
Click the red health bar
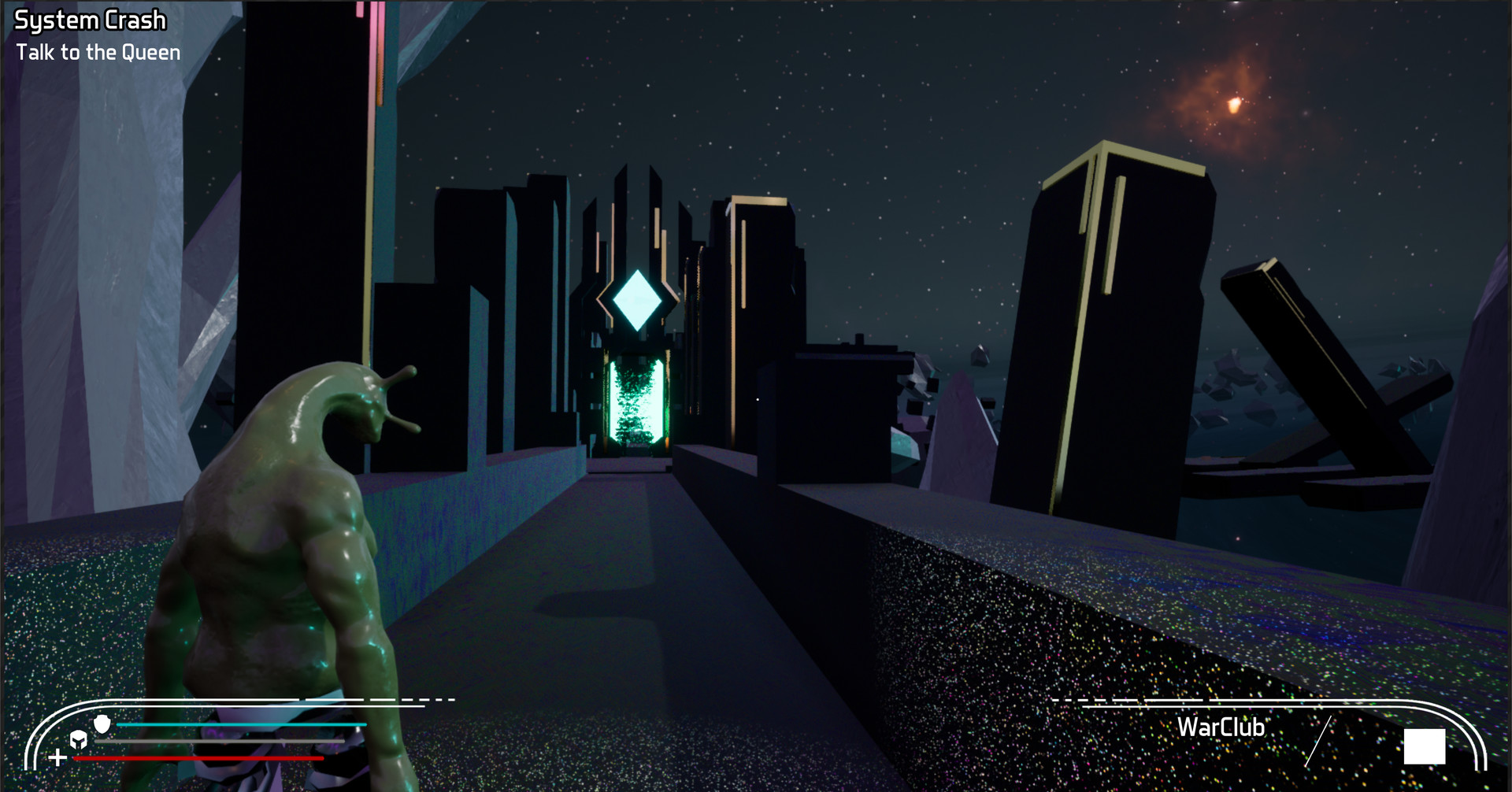coord(197,757)
